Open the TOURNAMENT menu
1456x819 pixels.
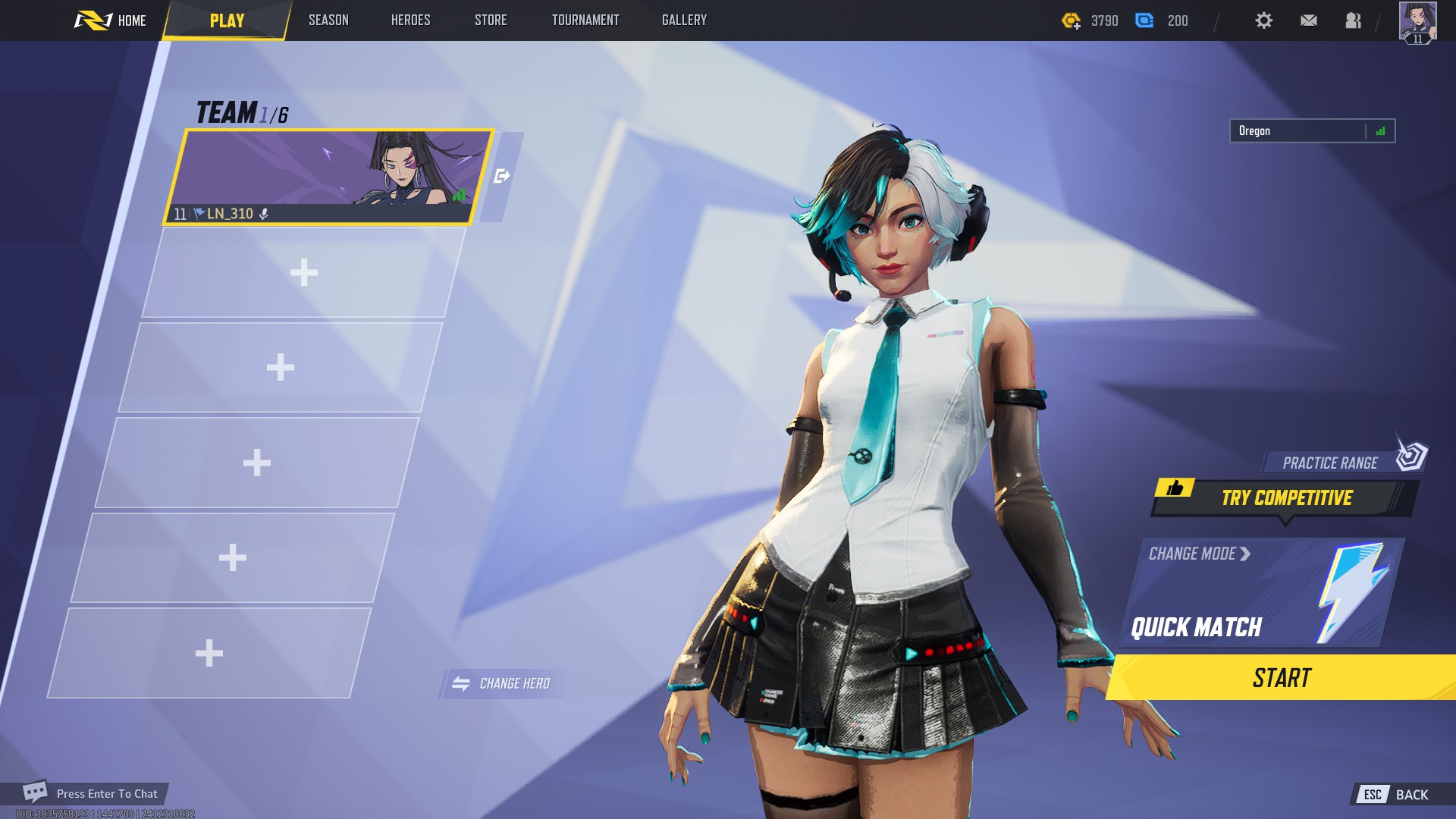point(585,20)
